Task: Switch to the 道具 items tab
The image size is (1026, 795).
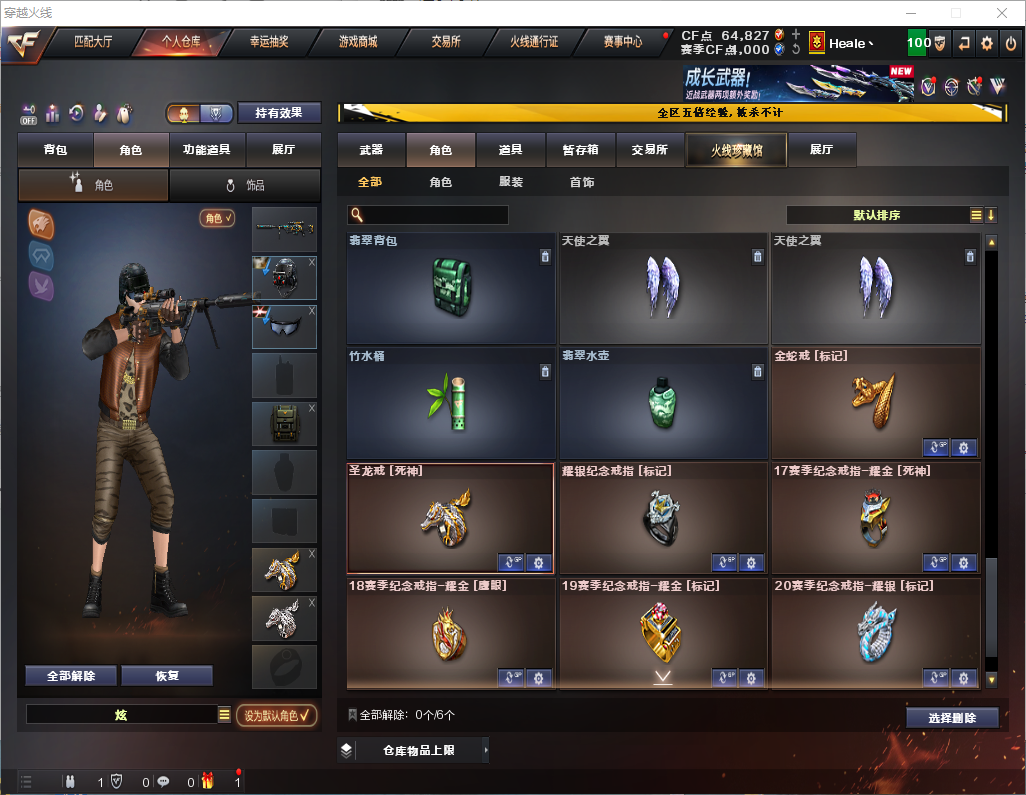Action: click(510, 150)
